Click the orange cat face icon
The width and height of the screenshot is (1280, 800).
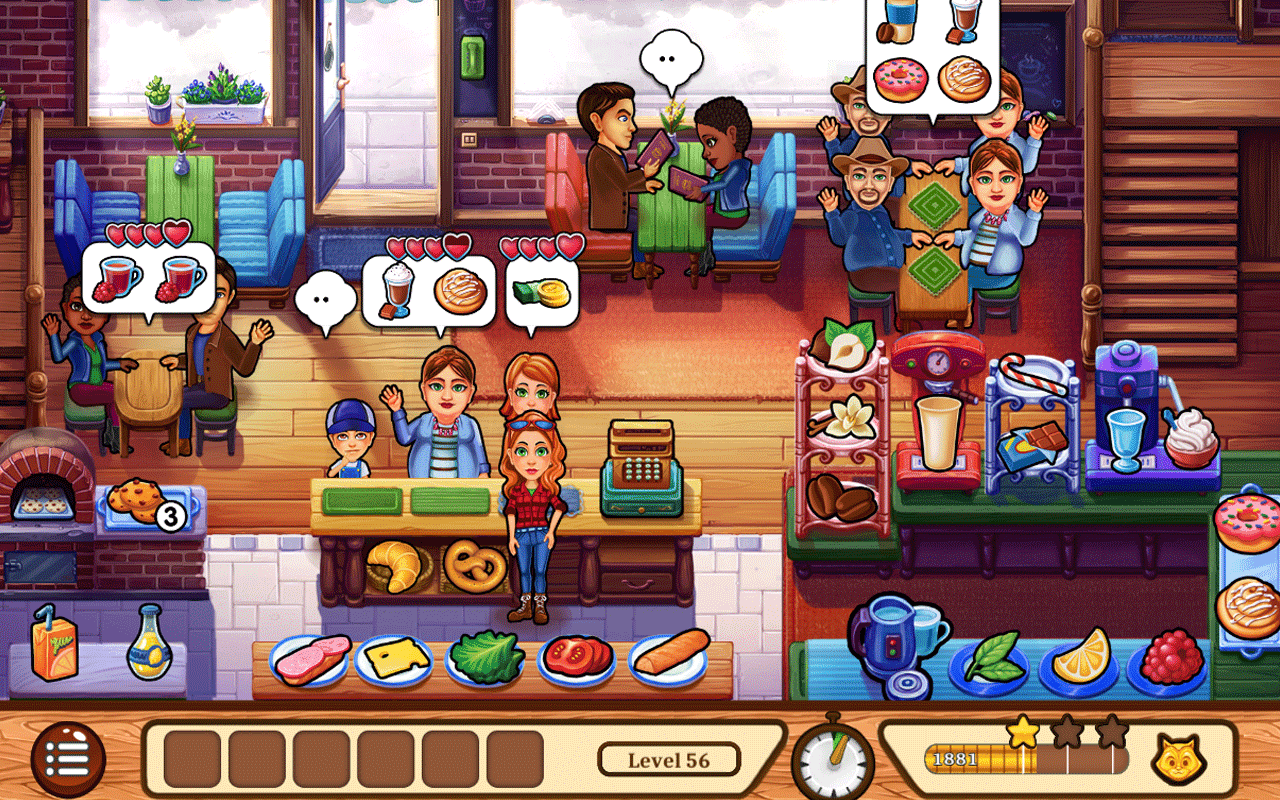(x=1178, y=760)
